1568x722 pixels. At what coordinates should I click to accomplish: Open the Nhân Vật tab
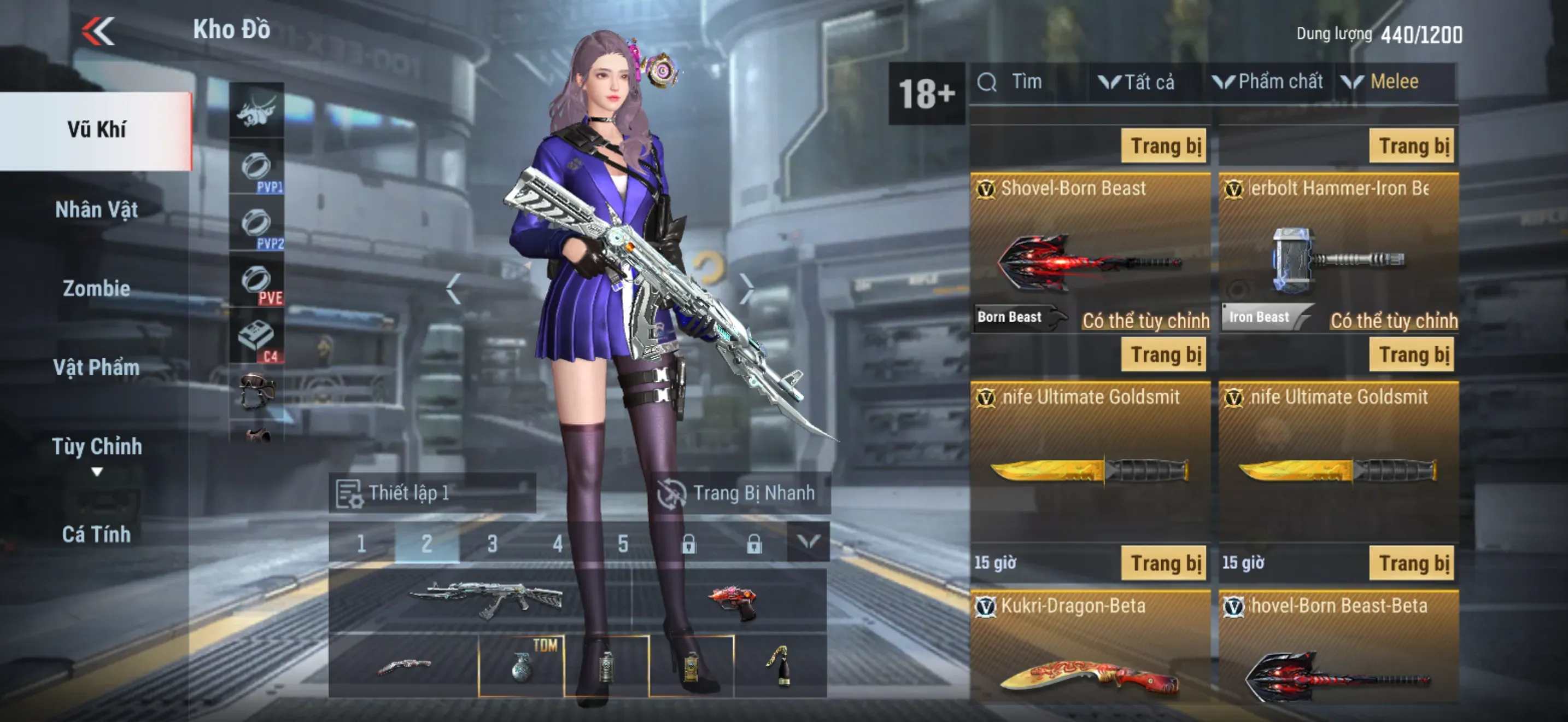click(96, 210)
